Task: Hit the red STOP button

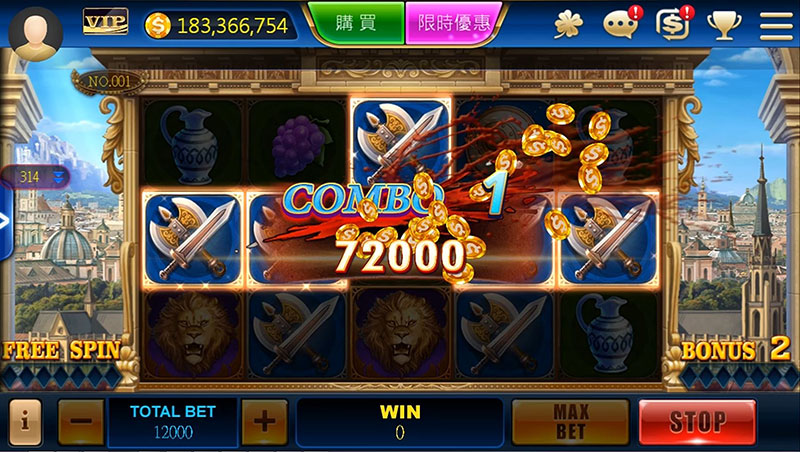Action: pos(697,421)
